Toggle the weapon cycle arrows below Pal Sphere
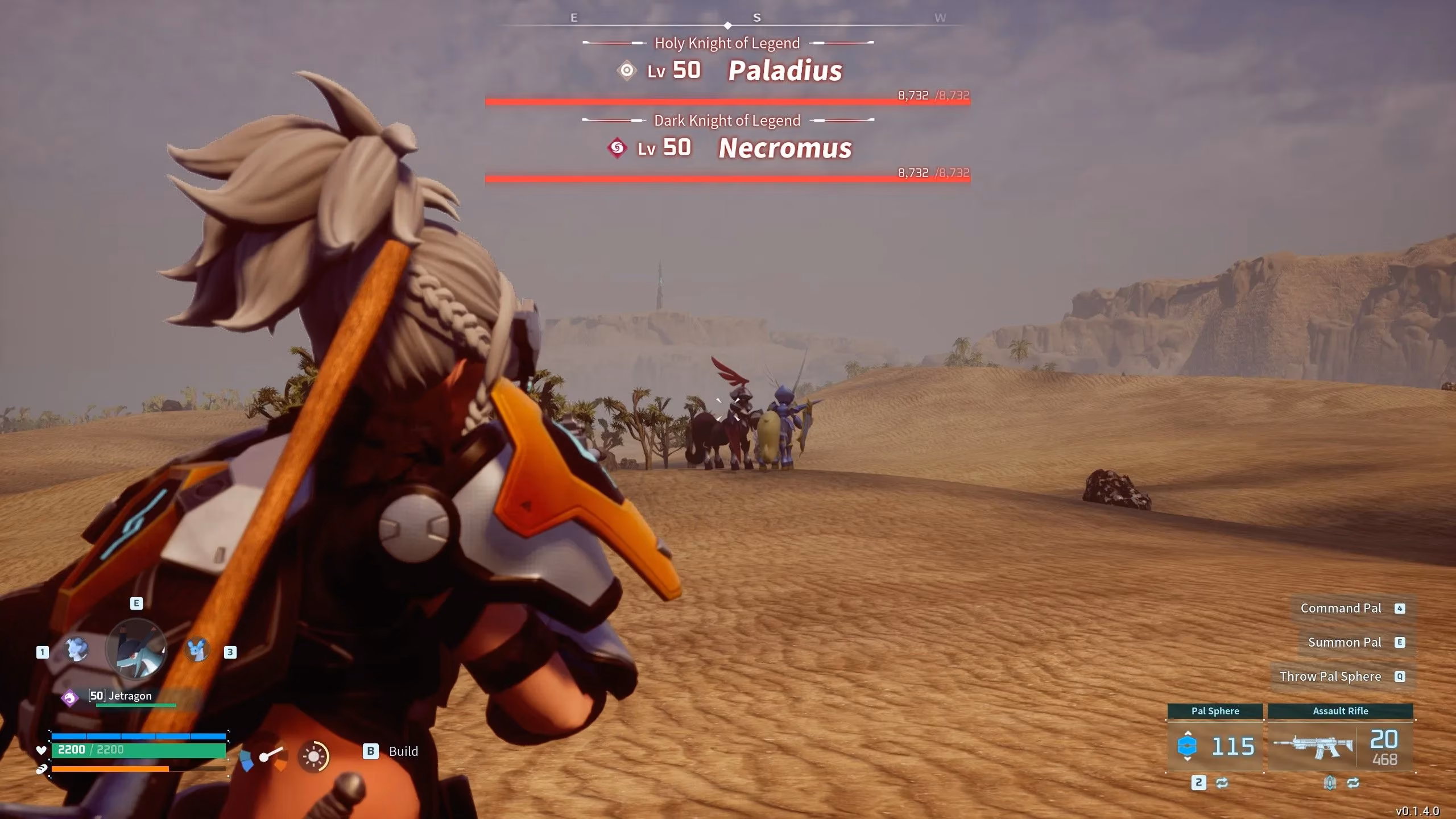This screenshot has height=819, width=1456. [x=1223, y=783]
